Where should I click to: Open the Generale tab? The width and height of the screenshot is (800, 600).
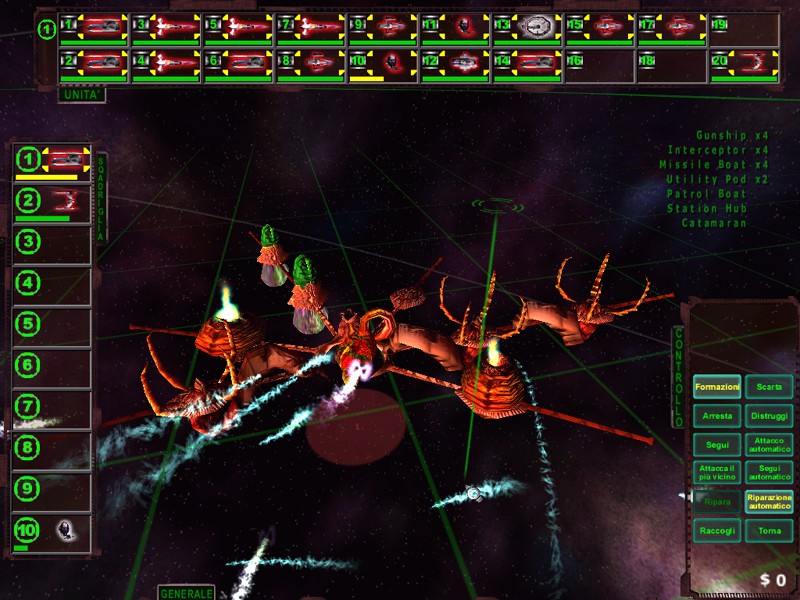(x=187, y=593)
